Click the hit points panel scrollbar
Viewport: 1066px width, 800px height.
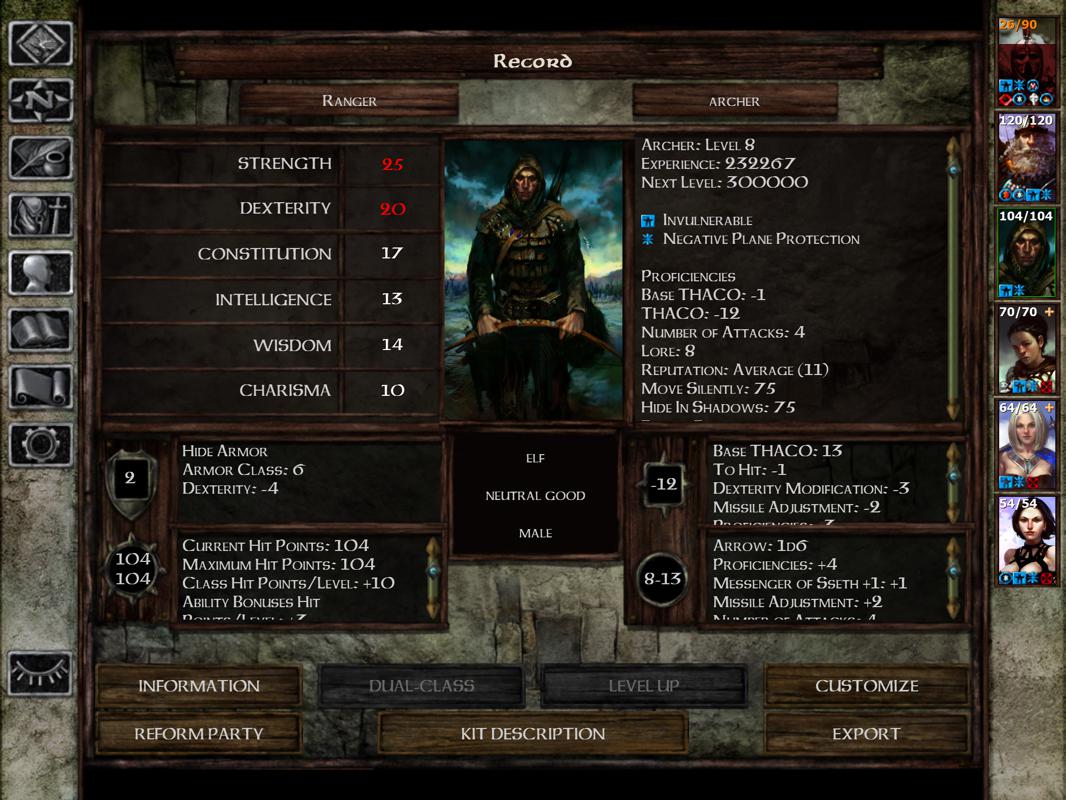(434, 578)
